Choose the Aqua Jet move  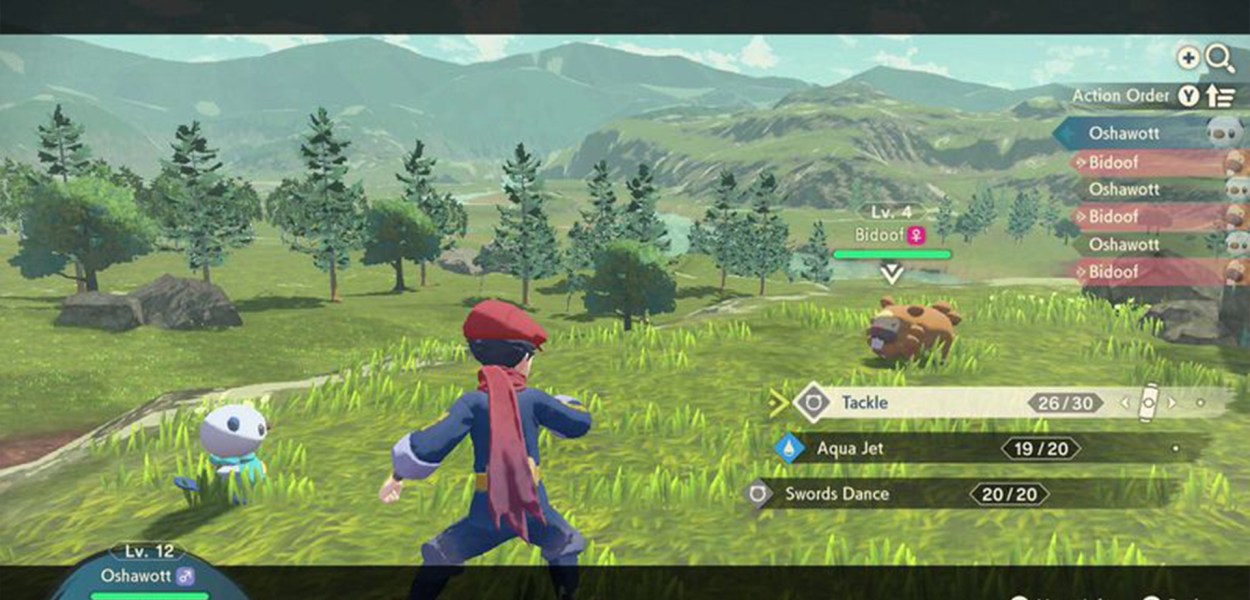tap(851, 449)
